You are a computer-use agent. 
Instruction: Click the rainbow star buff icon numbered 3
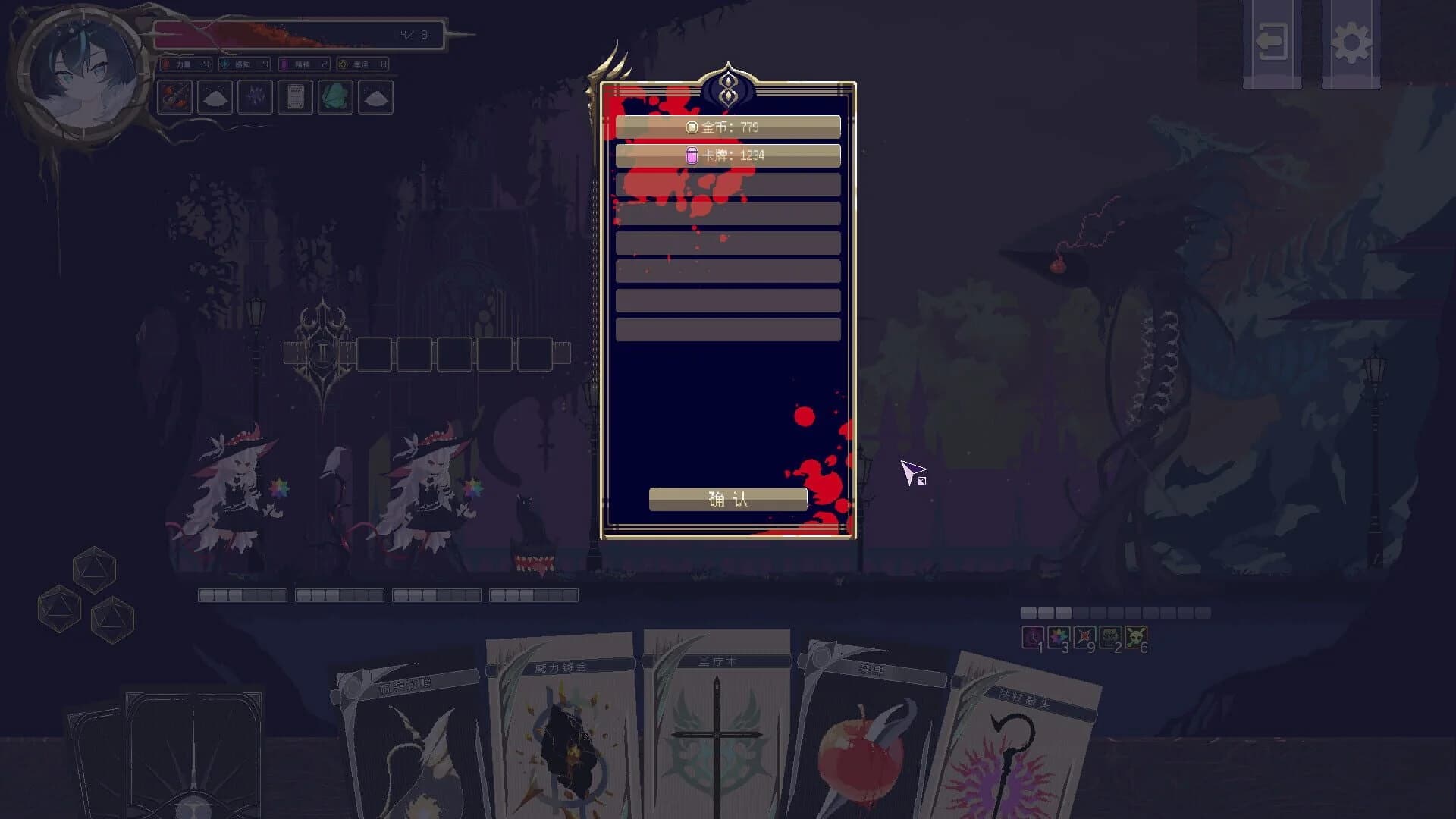coord(1058,635)
